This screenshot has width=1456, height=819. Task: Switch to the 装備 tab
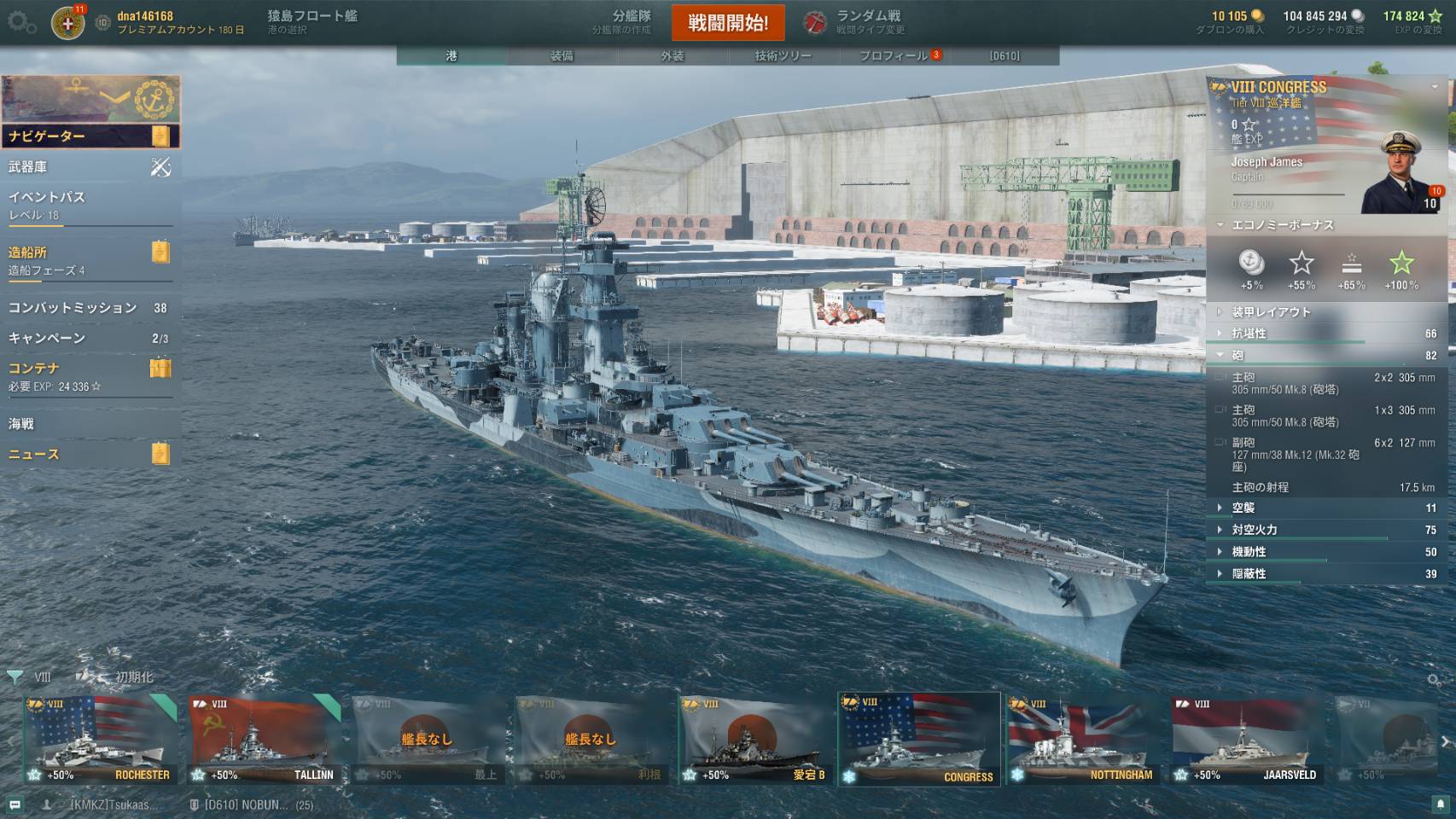pos(562,55)
